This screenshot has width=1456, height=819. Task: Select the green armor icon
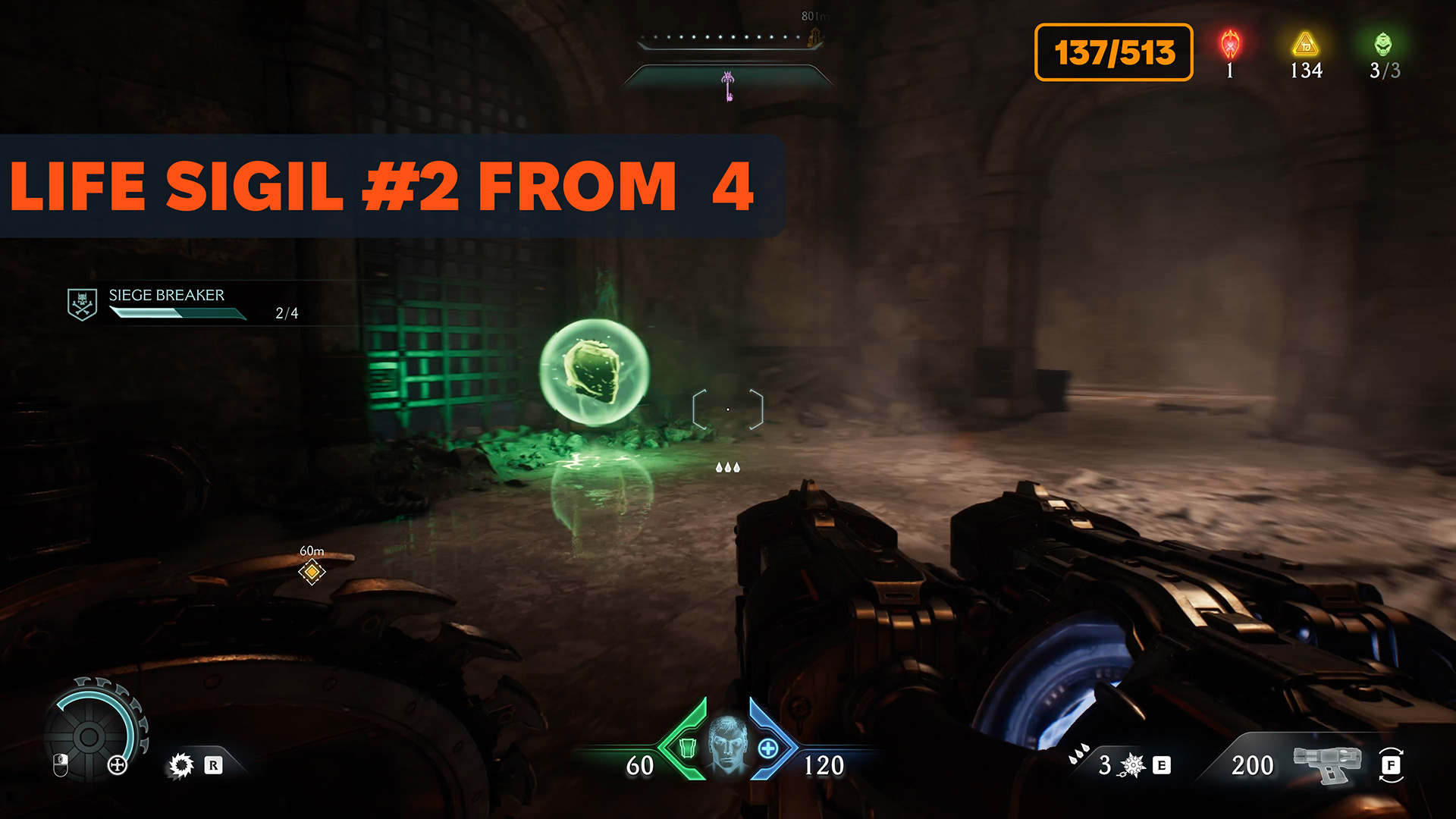[x=687, y=748]
